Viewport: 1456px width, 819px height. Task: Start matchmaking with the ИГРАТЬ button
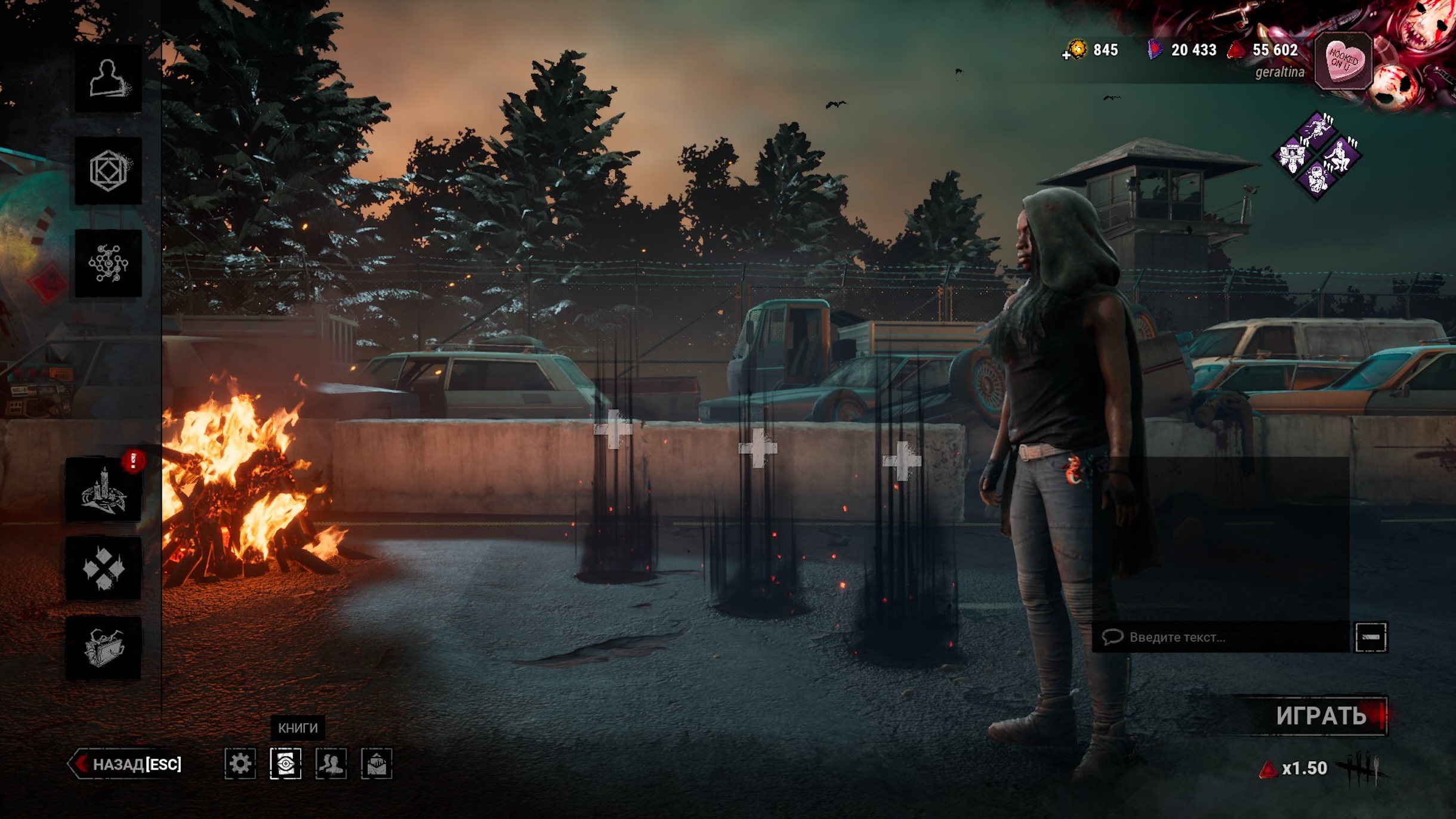1320,715
